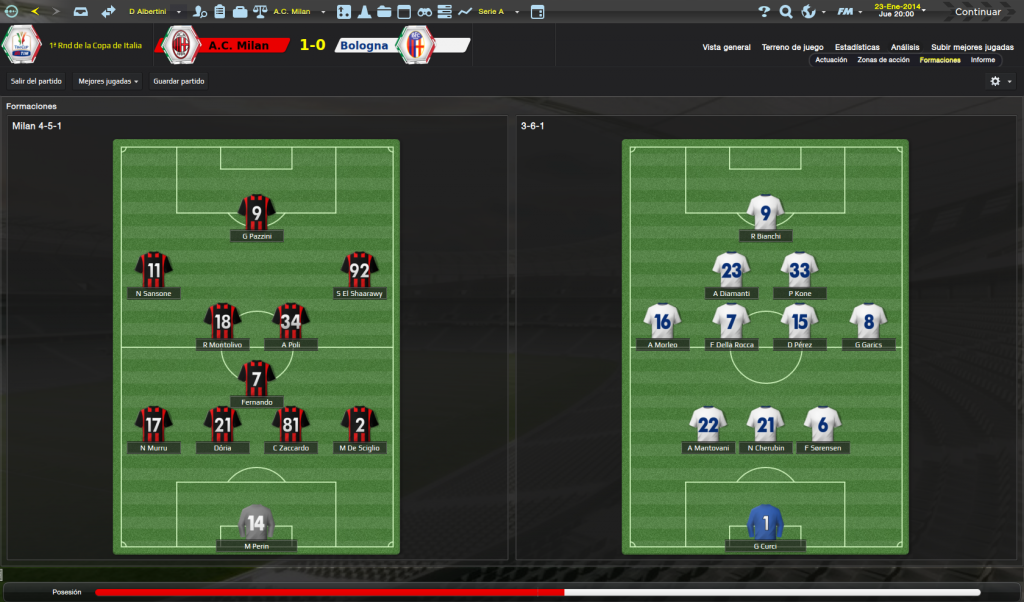The height and width of the screenshot is (602, 1024).
Task: Open the Mejores jugadas dropdown
Action: 108,81
